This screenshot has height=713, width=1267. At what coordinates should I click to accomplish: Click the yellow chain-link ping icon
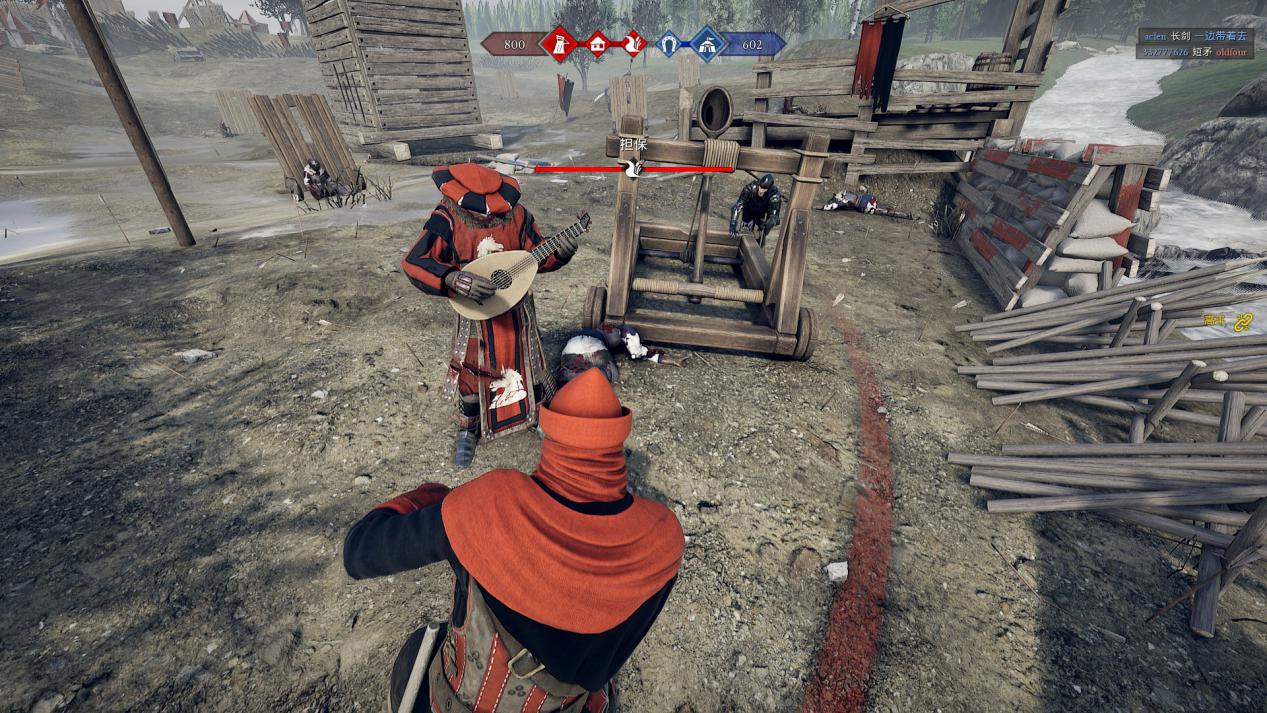[1243, 321]
